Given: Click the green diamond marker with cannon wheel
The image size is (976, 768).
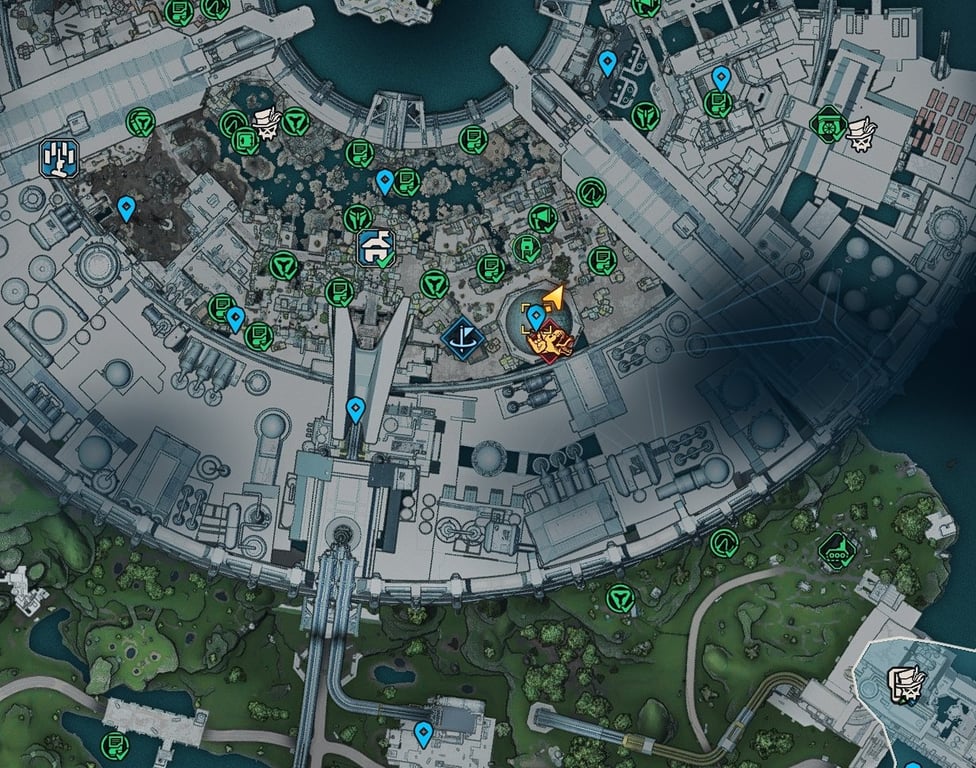Looking at the screenshot, I should point(829,123).
